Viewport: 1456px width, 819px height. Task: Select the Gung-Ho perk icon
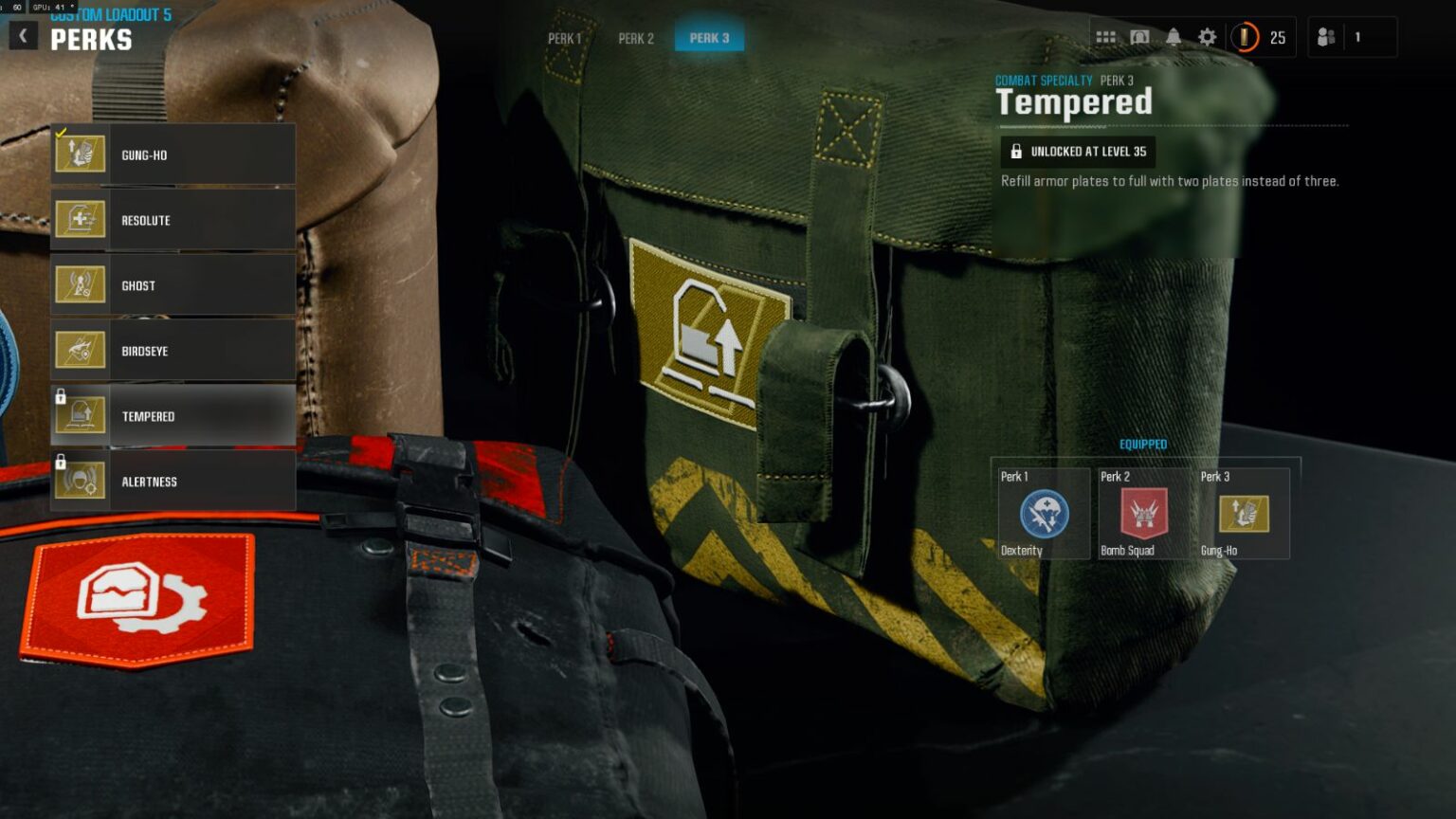pos(81,154)
